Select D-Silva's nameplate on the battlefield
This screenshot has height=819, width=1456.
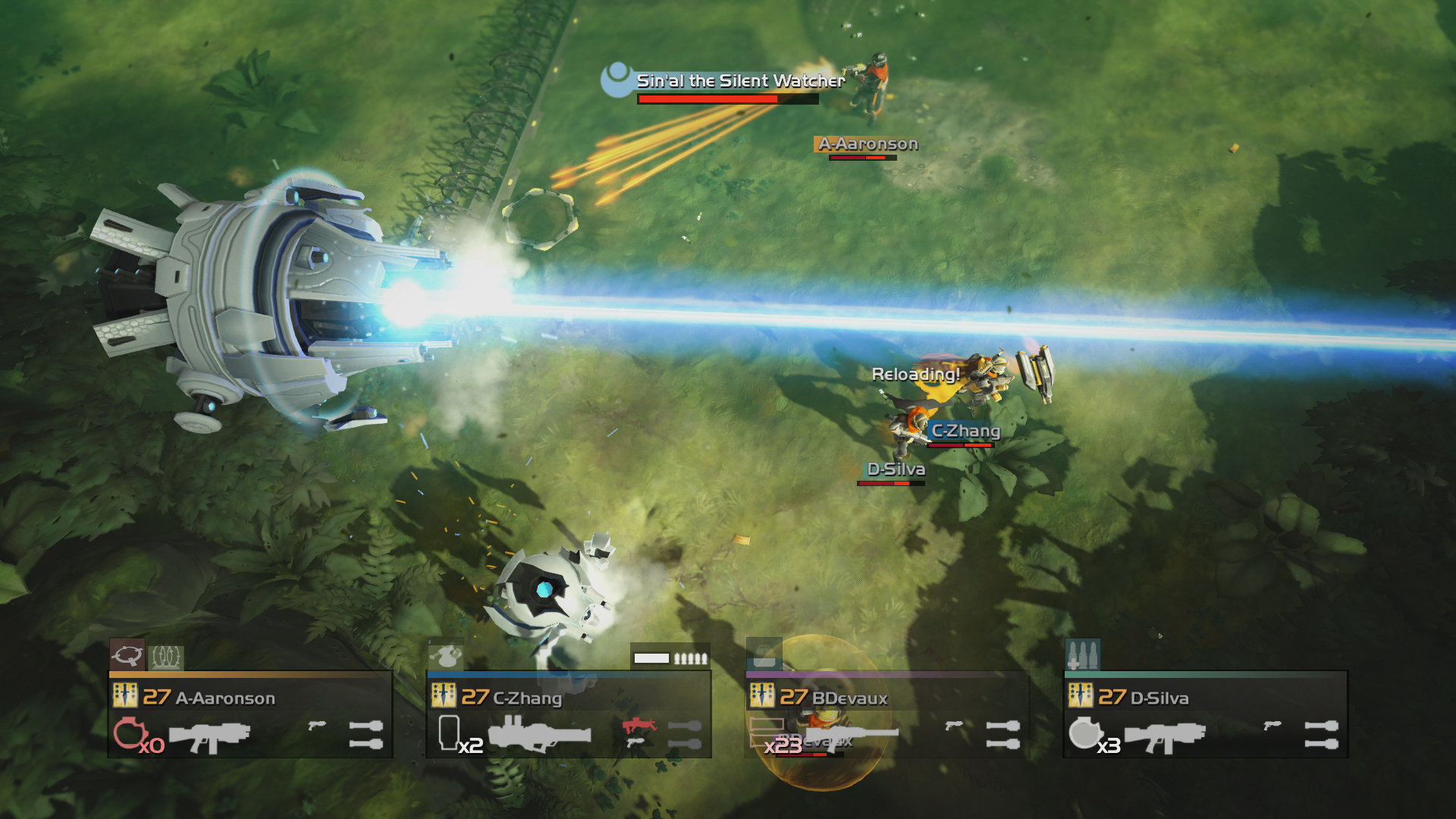[896, 470]
